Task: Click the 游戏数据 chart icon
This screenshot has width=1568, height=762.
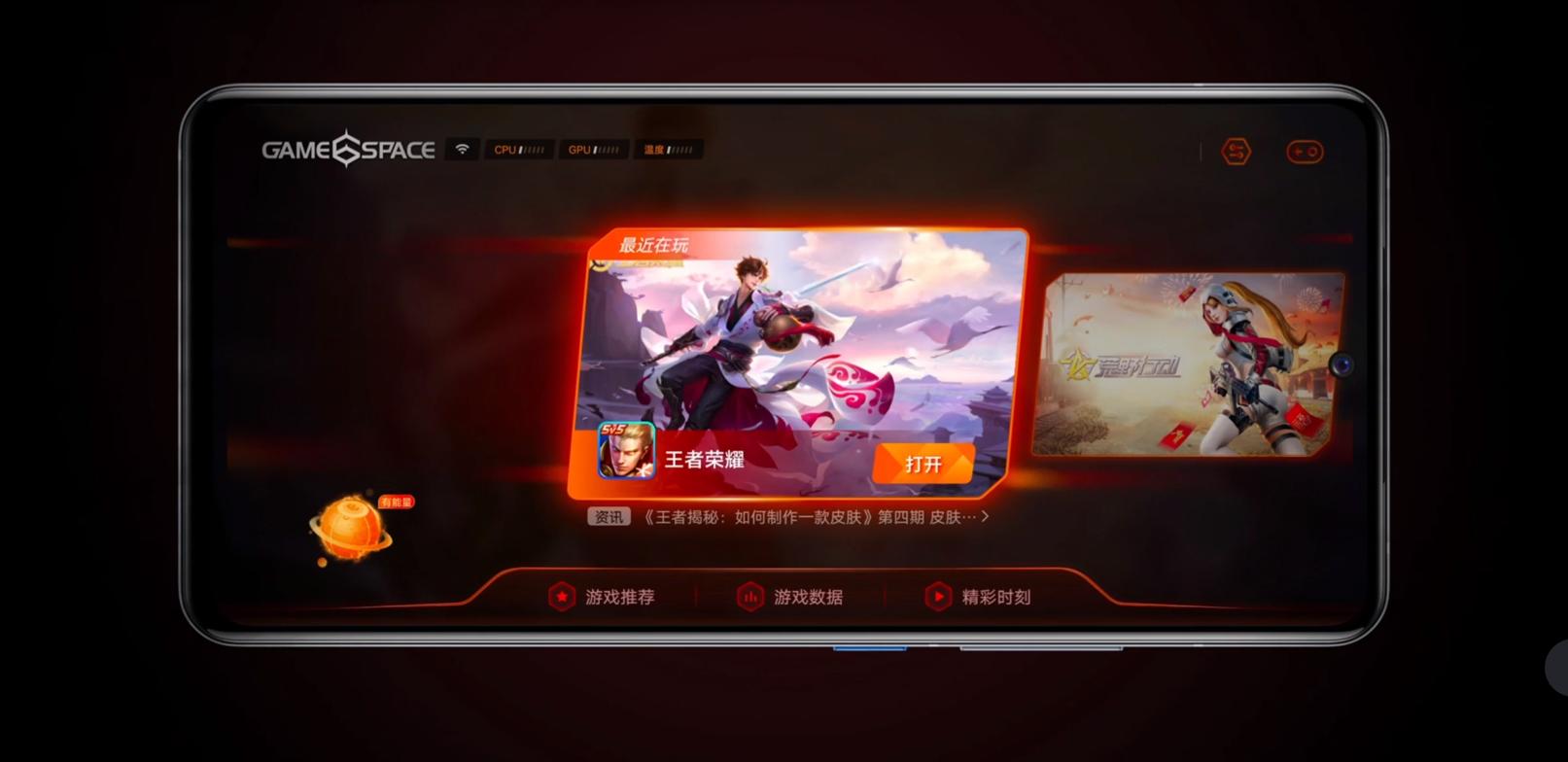Action: click(x=749, y=597)
